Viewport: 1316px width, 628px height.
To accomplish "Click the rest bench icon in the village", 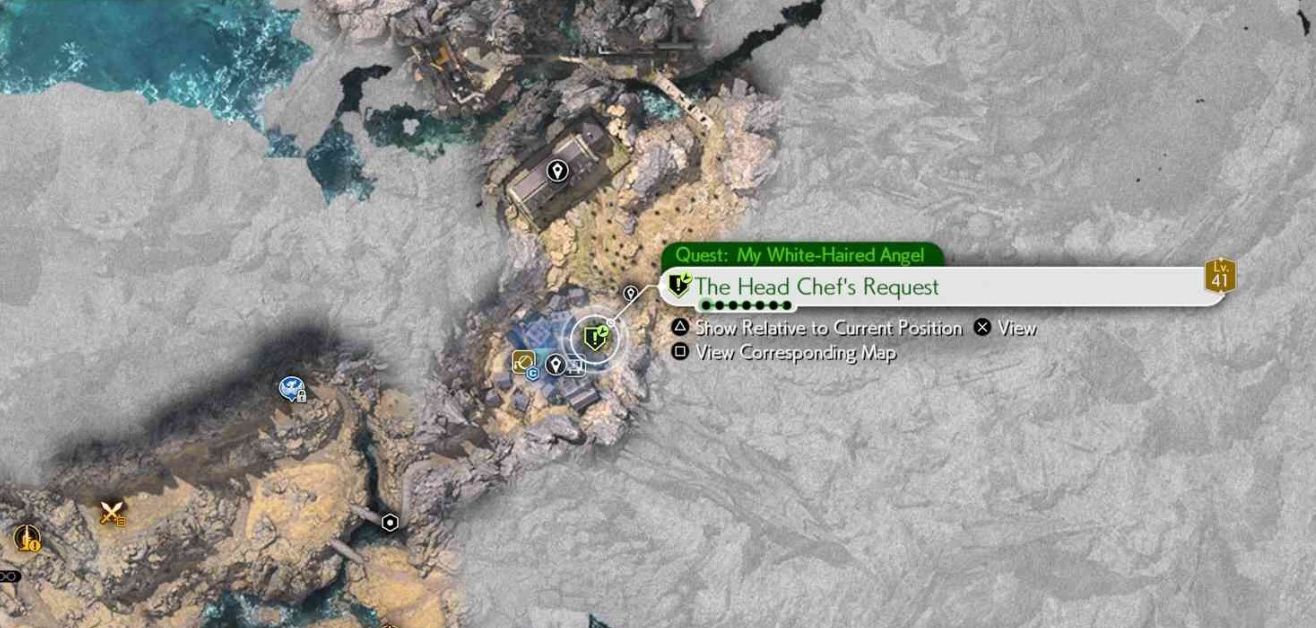I will point(575,367).
